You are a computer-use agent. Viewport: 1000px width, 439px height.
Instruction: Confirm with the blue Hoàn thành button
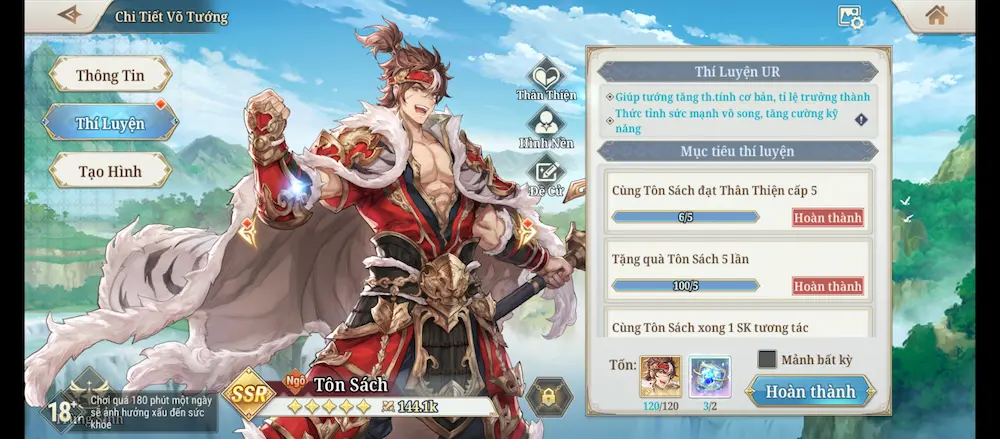click(810, 392)
